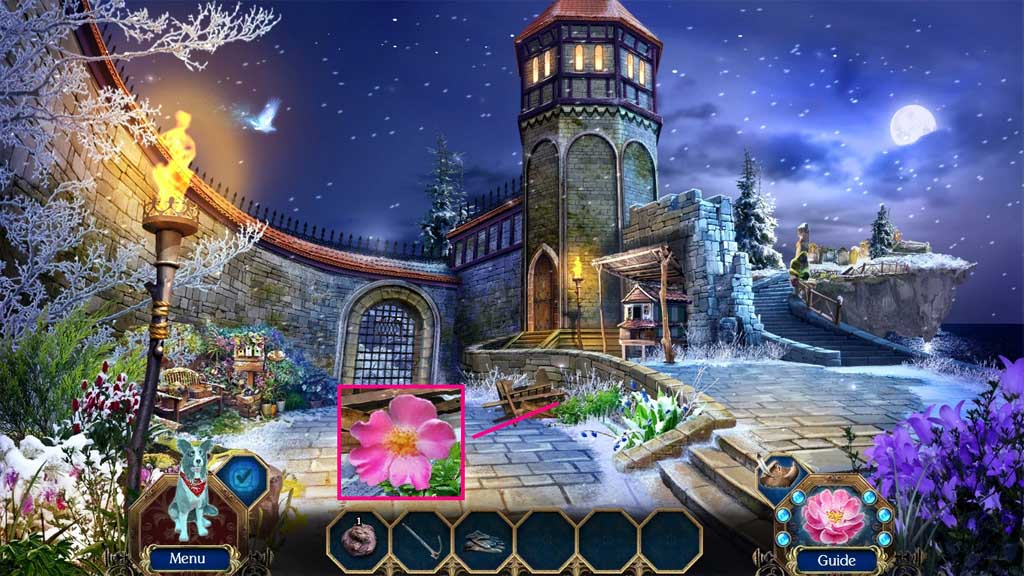Open the strategy Guide

point(834,559)
